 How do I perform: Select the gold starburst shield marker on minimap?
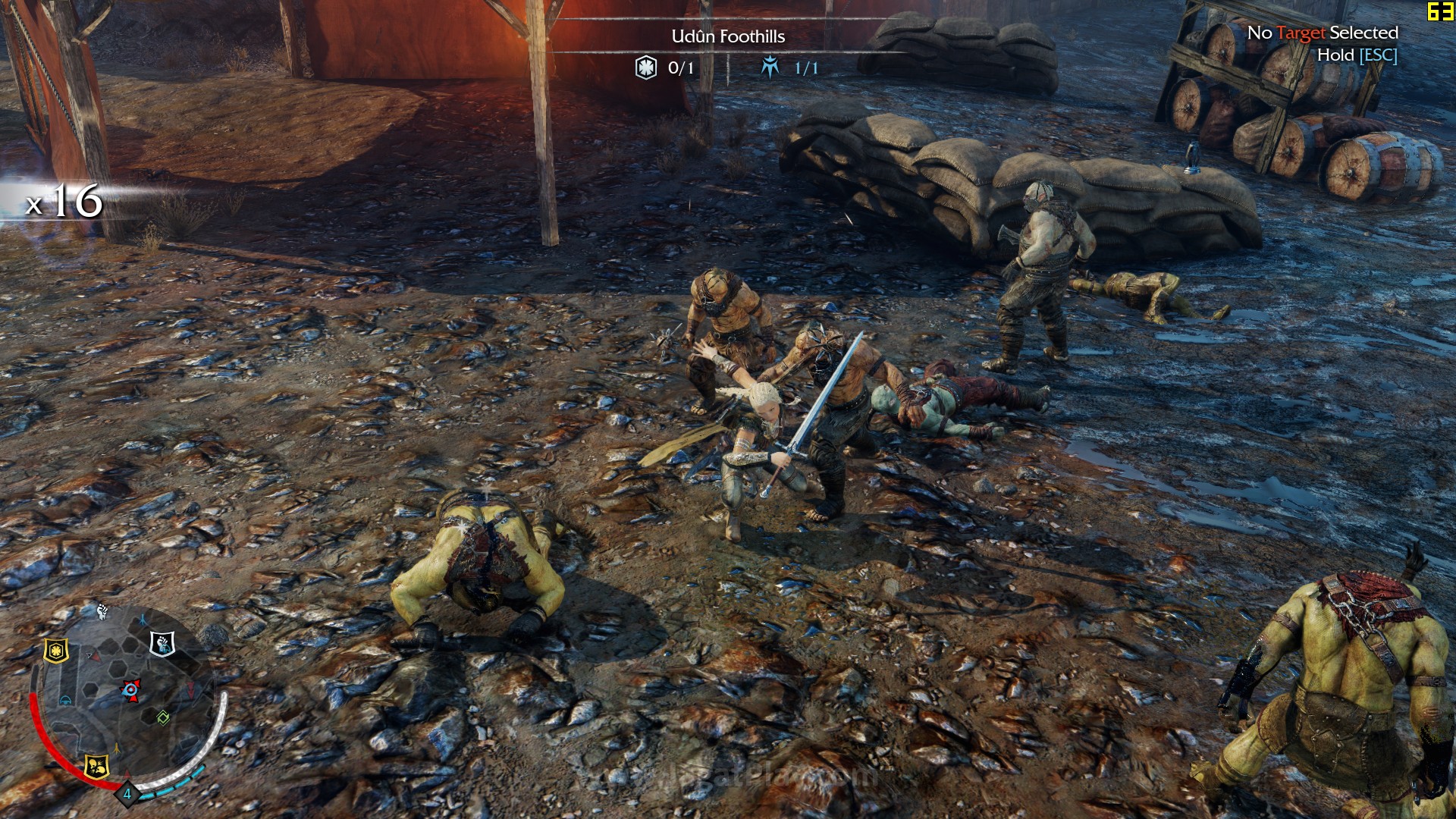click(56, 650)
